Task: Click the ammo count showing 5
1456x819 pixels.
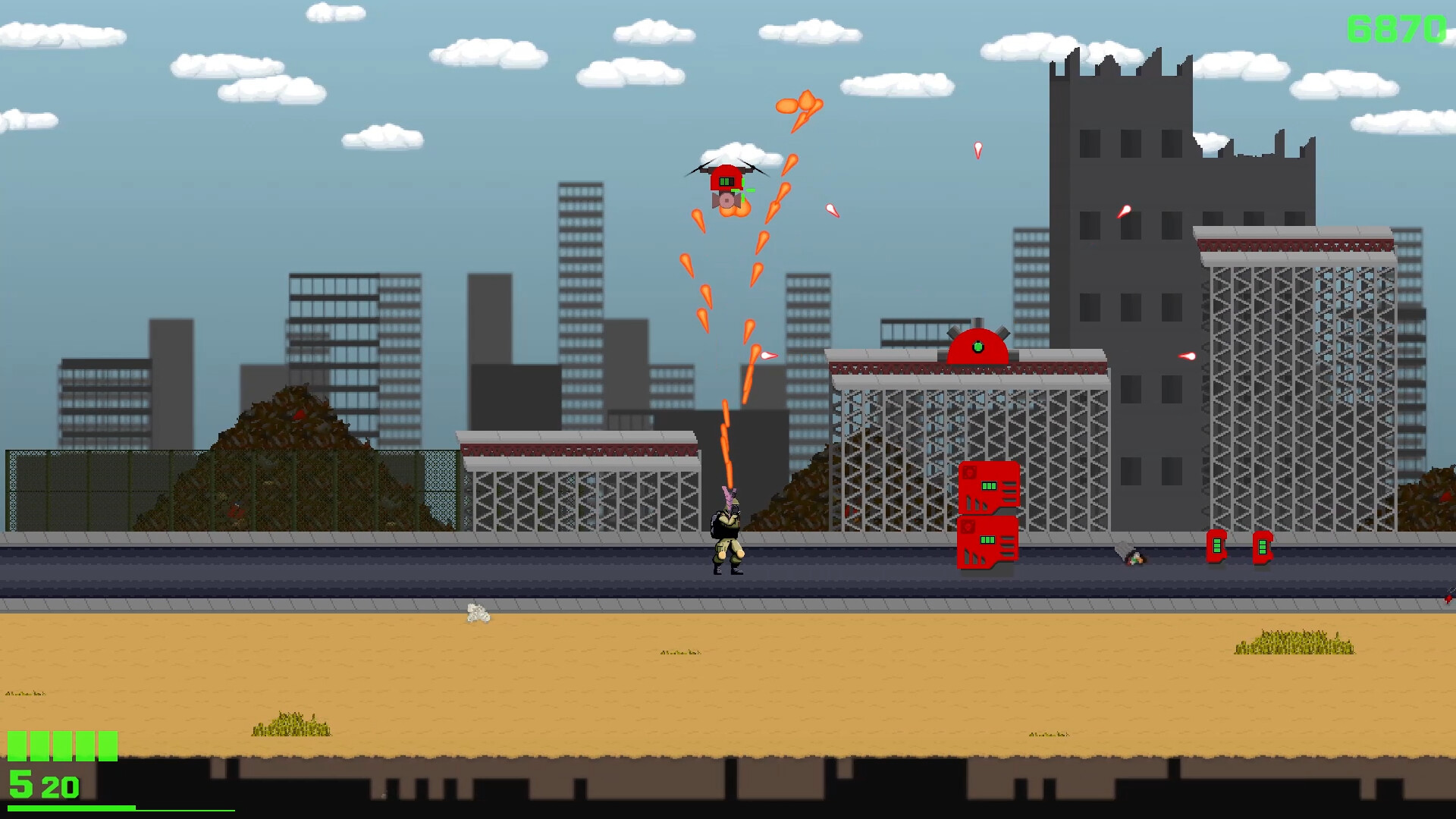Action: point(20,786)
